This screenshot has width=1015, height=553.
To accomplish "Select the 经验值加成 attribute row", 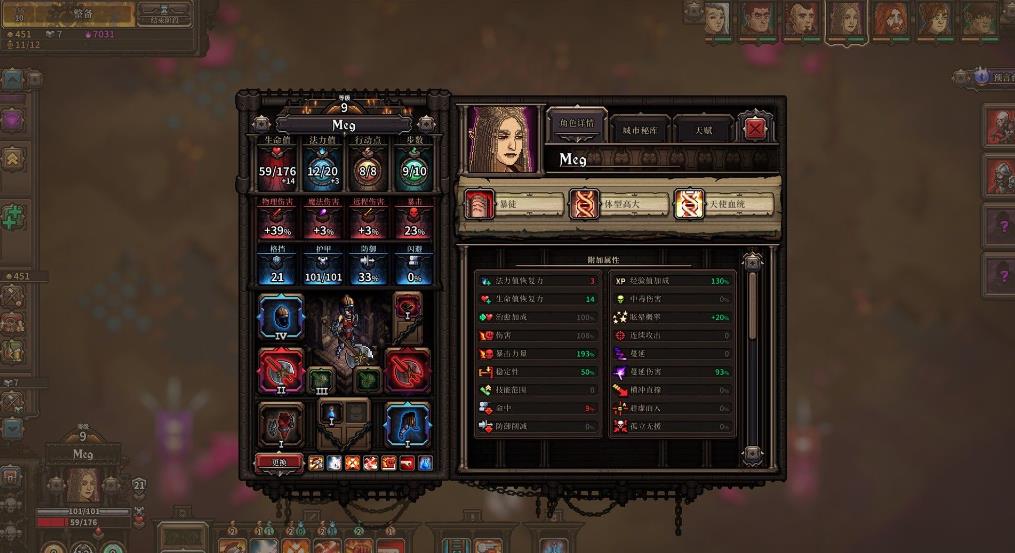I will pyautogui.click(x=672, y=281).
